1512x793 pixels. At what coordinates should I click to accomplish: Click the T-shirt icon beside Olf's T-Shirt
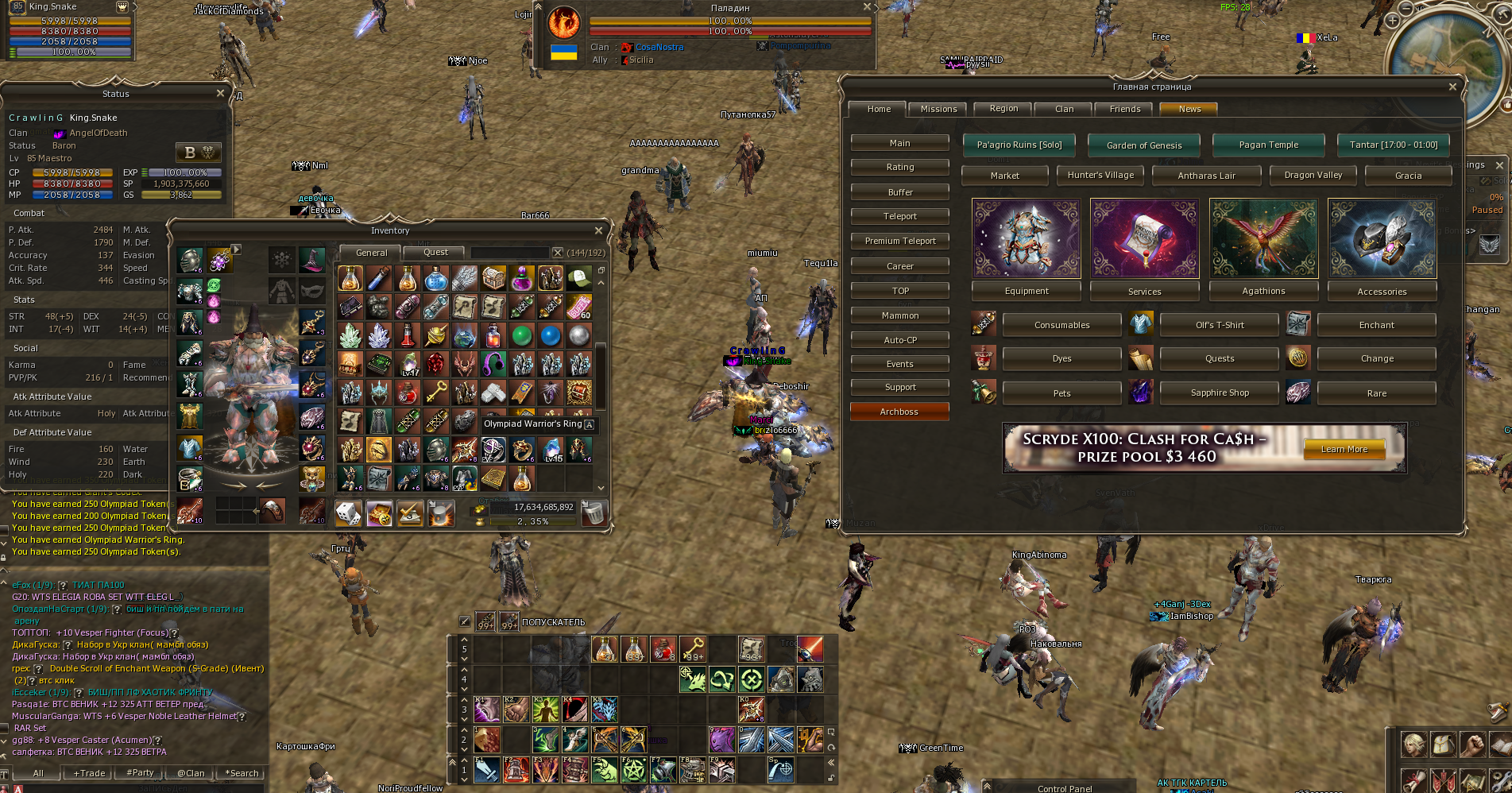[x=1140, y=324]
